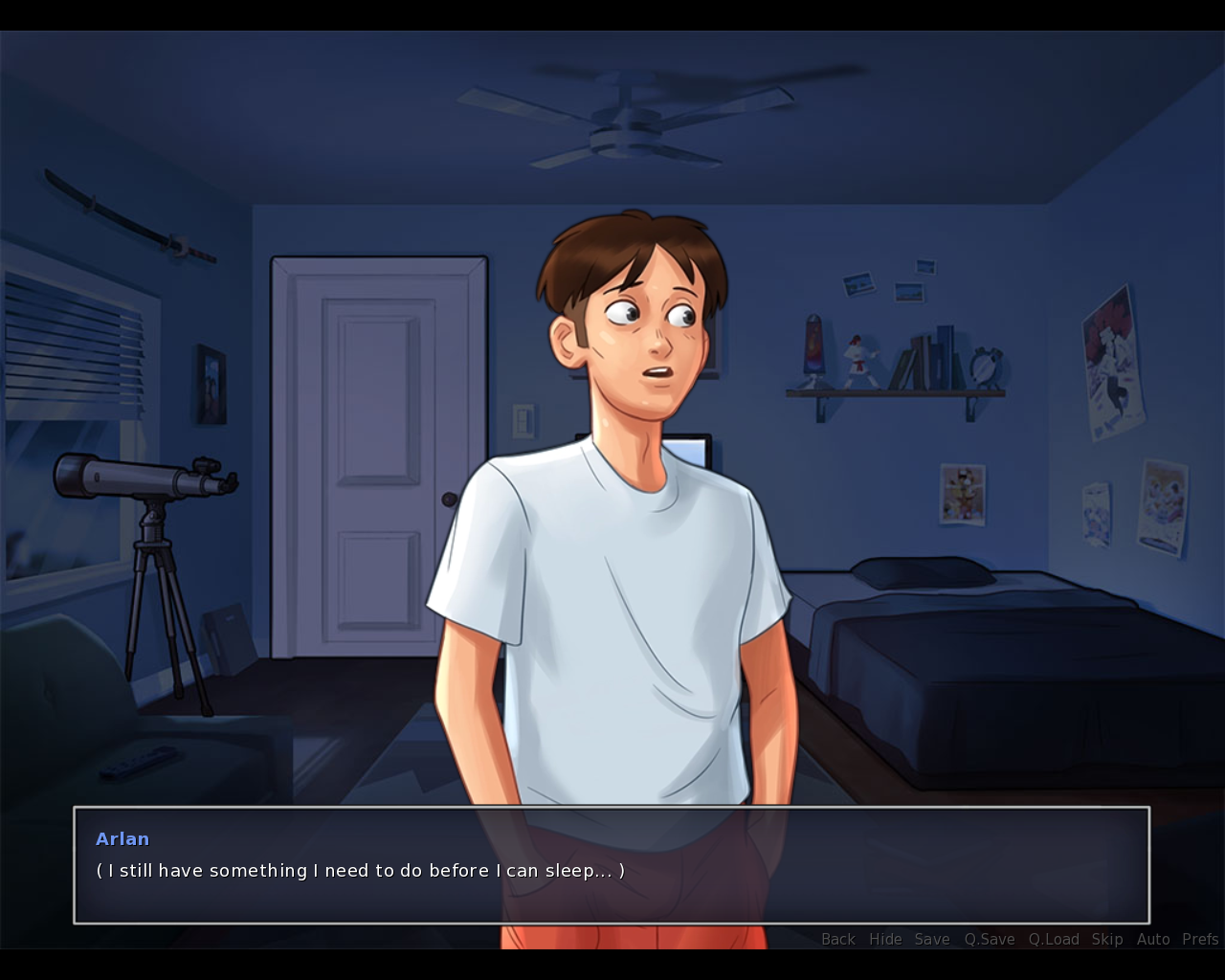Quick load with Q.Load

(x=1054, y=939)
